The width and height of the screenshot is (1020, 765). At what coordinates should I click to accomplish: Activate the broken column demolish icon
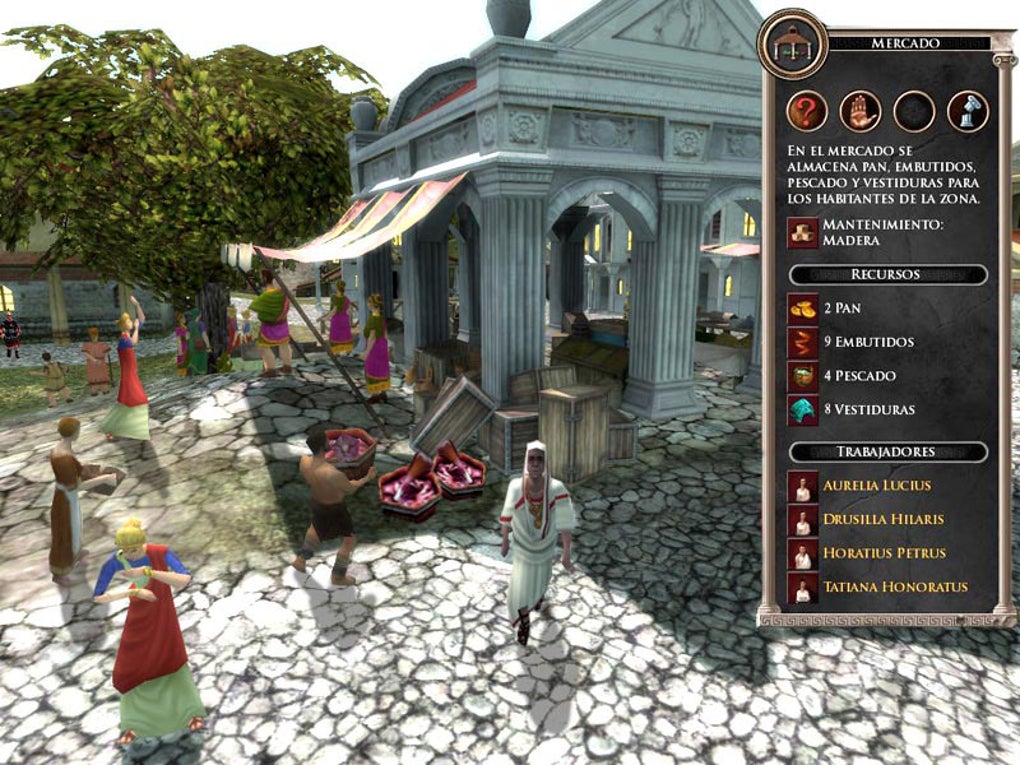[x=967, y=111]
